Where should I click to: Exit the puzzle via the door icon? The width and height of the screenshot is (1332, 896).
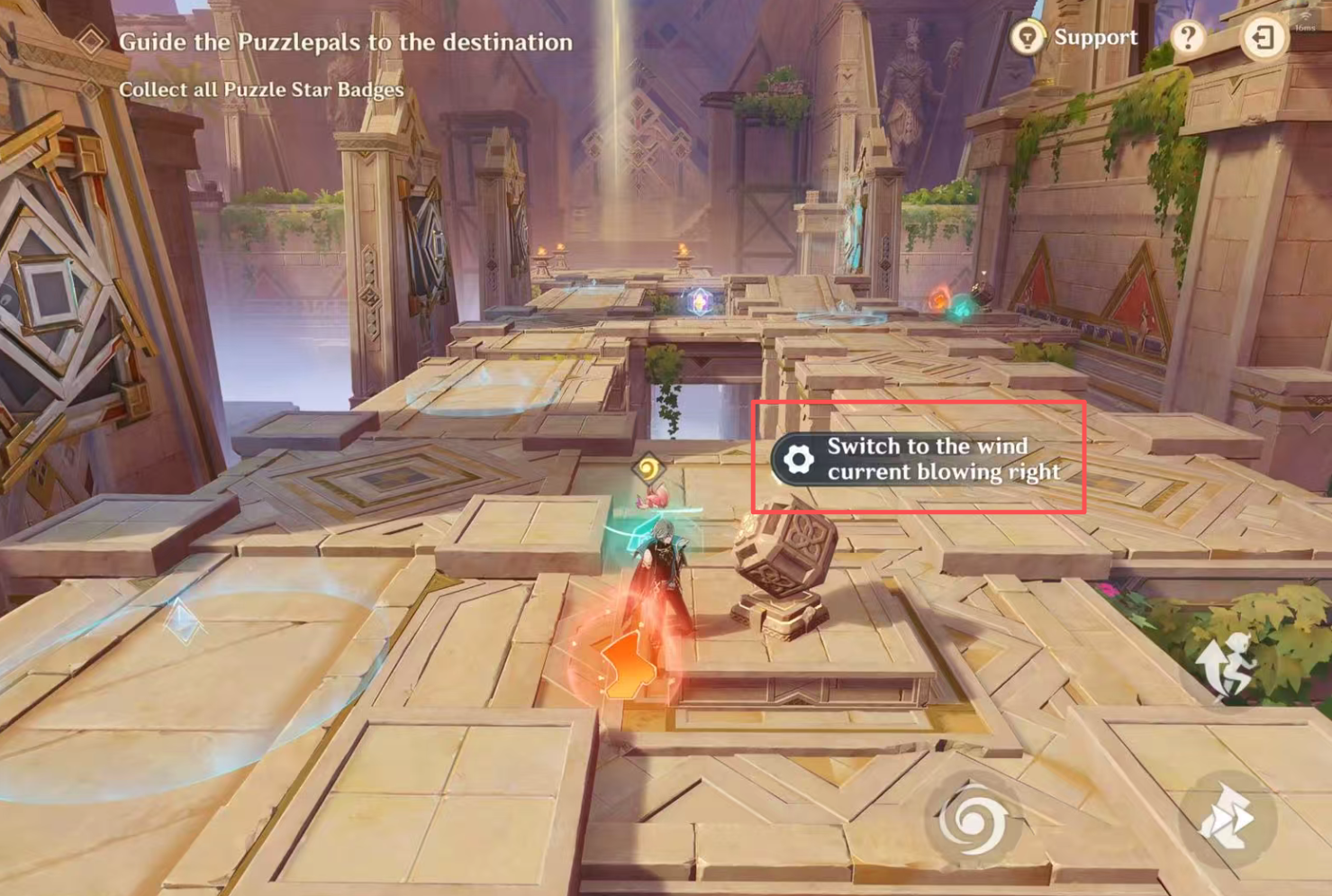(1263, 38)
